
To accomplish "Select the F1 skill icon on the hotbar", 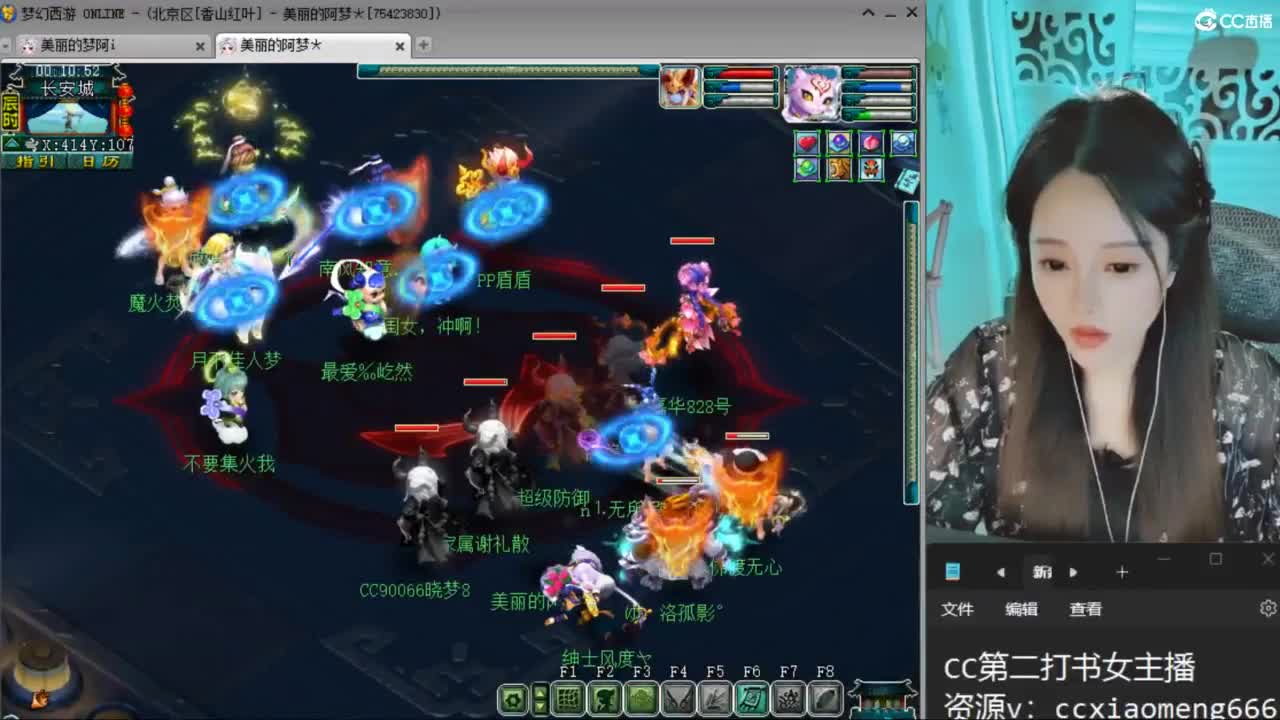I will coord(569,697).
